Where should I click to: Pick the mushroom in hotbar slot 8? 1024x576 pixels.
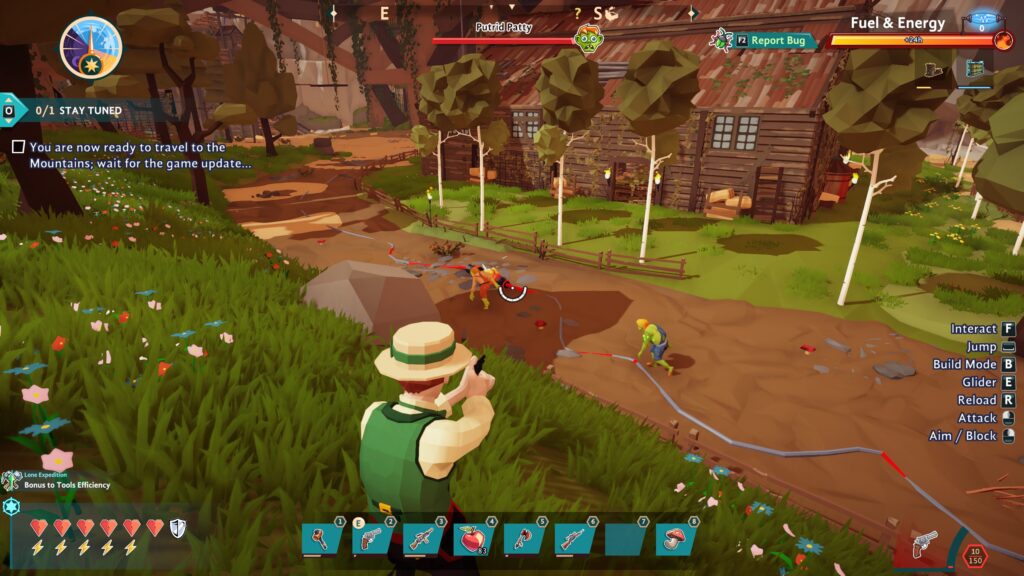[675, 538]
